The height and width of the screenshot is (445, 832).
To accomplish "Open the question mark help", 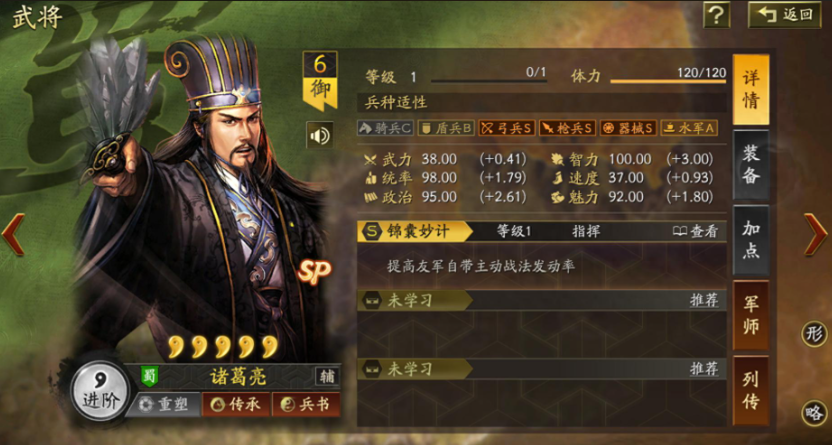I will click(x=716, y=14).
